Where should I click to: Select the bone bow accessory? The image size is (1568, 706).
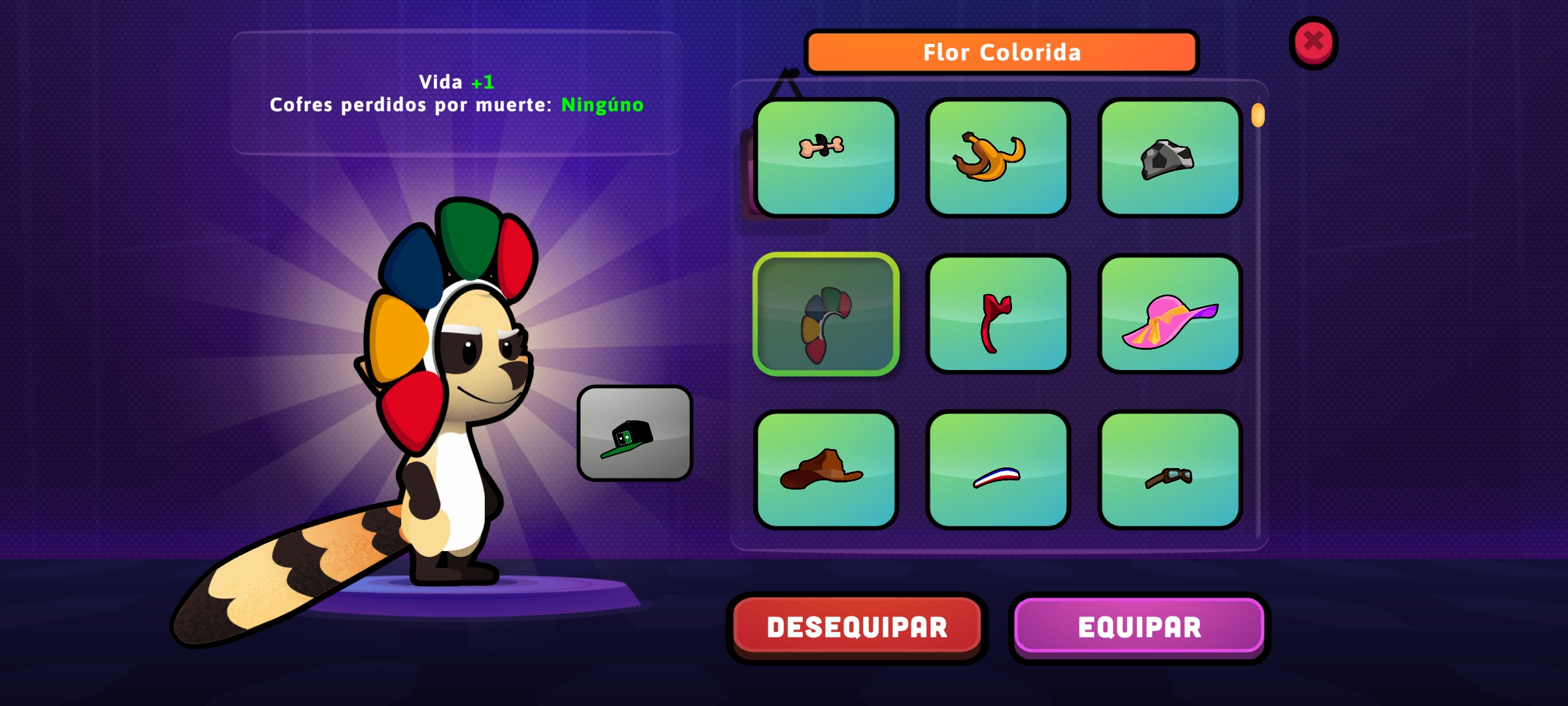tap(826, 158)
